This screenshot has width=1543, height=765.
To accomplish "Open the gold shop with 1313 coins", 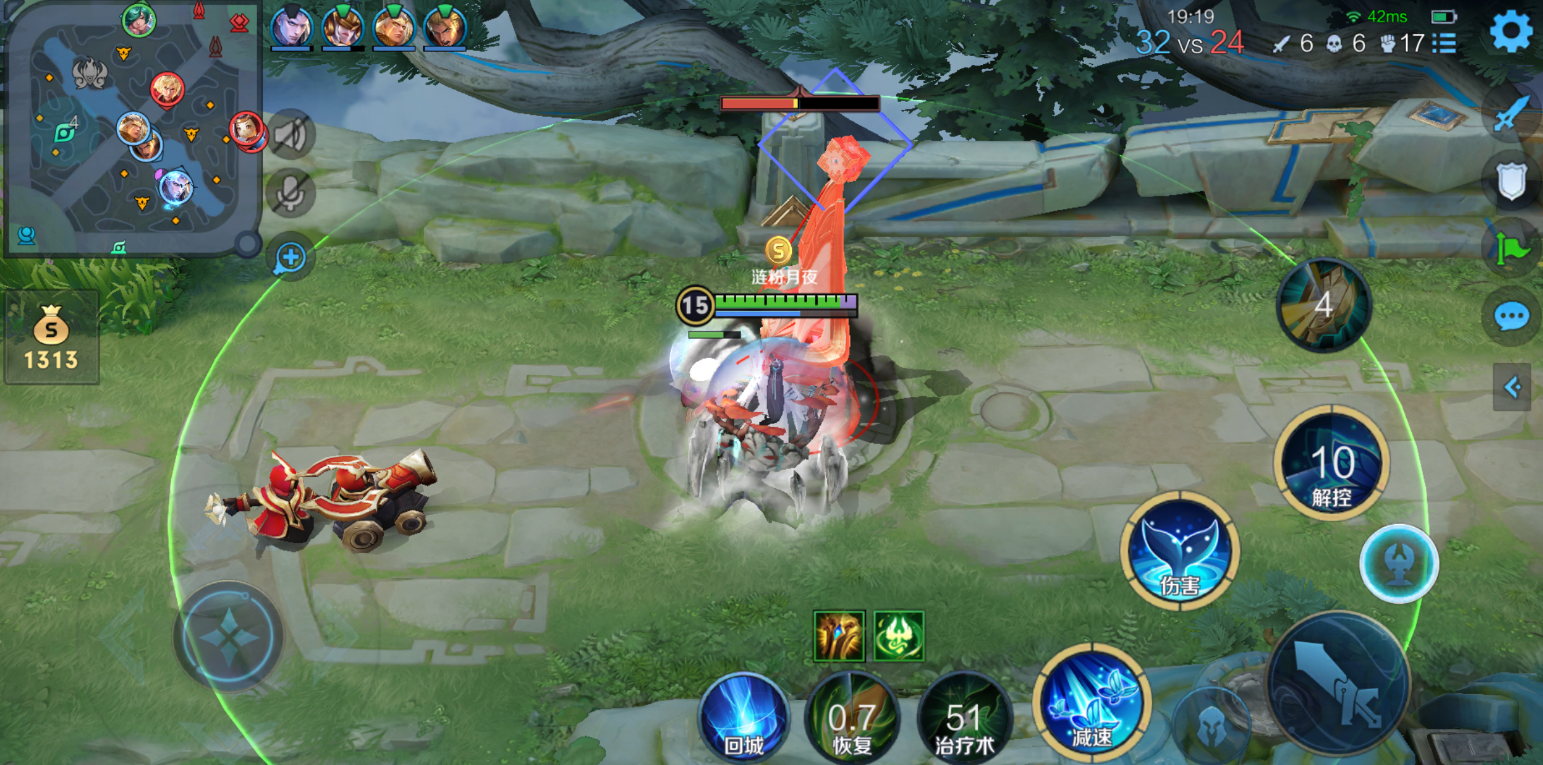I will point(51,338).
